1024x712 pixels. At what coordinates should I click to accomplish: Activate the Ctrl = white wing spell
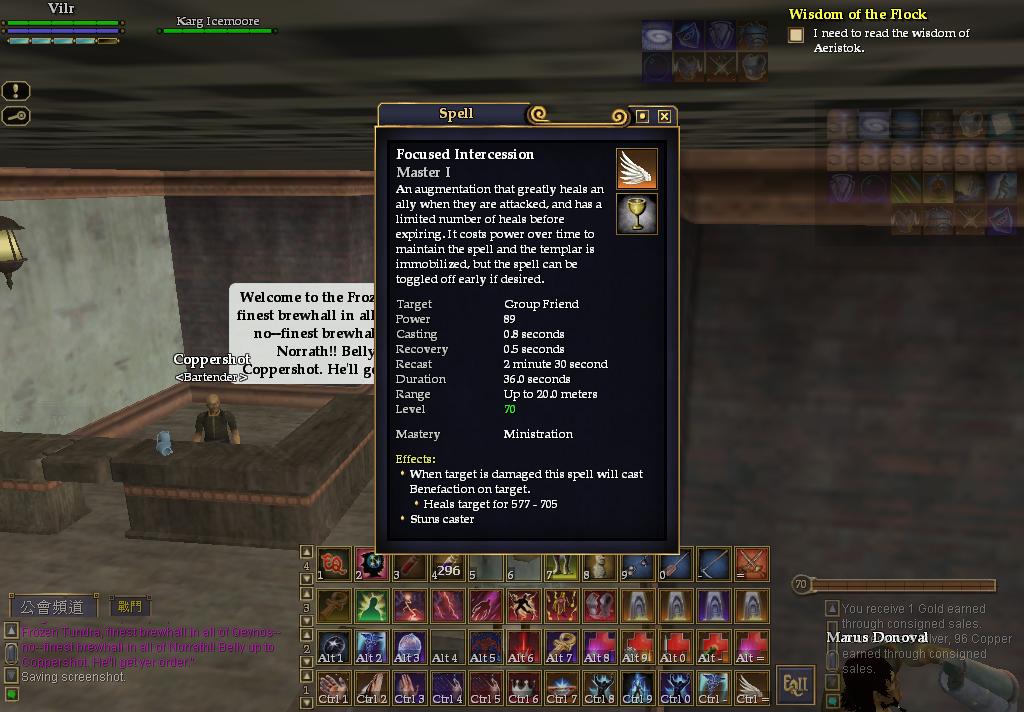751,687
